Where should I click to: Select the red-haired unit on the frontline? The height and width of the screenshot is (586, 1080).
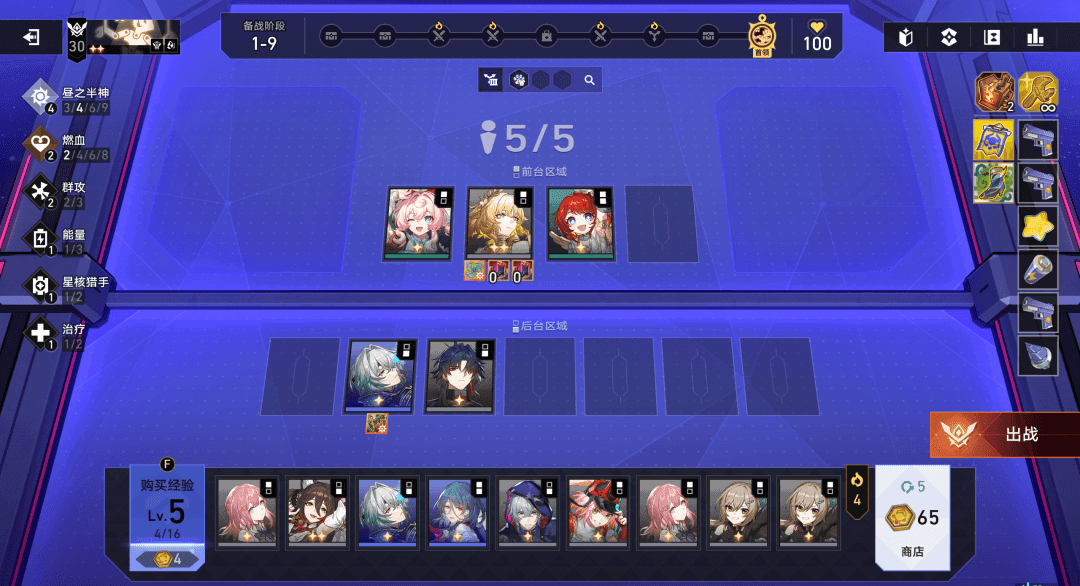580,224
